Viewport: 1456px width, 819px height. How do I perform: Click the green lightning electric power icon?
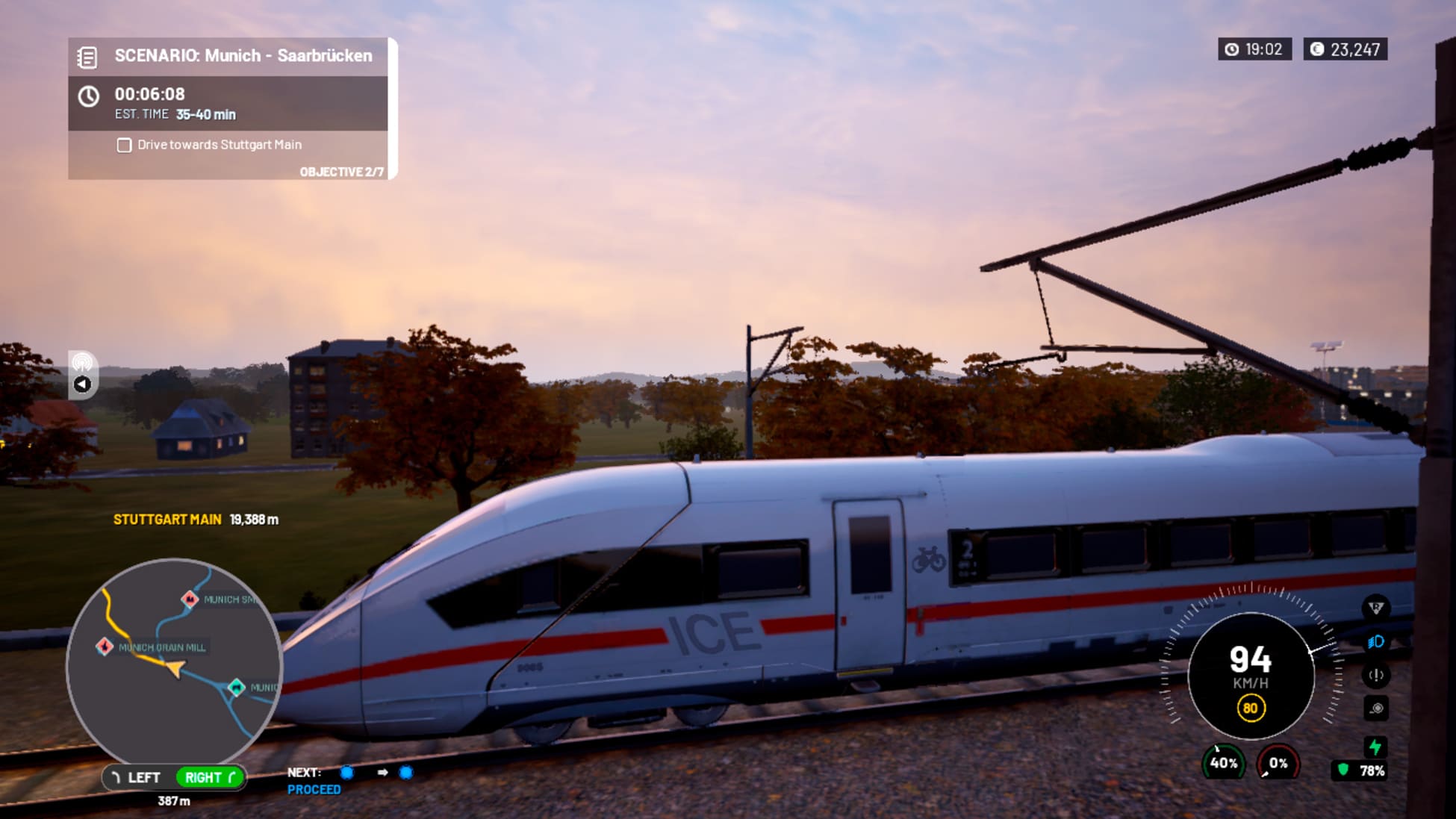coord(1376,745)
